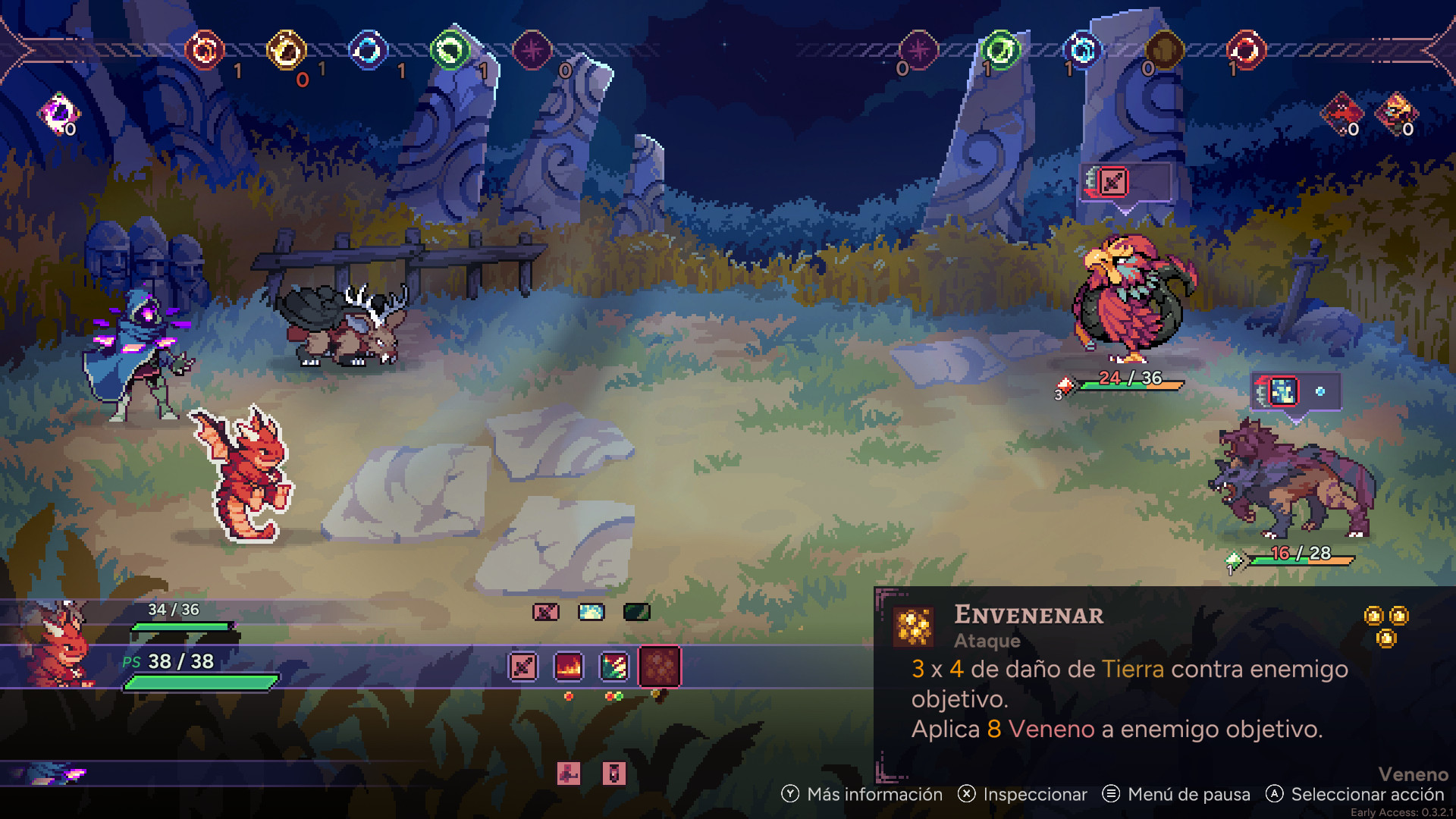Choose the fire flame ability
The height and width of the screenshot is (819, 1456).
[569, 667]
